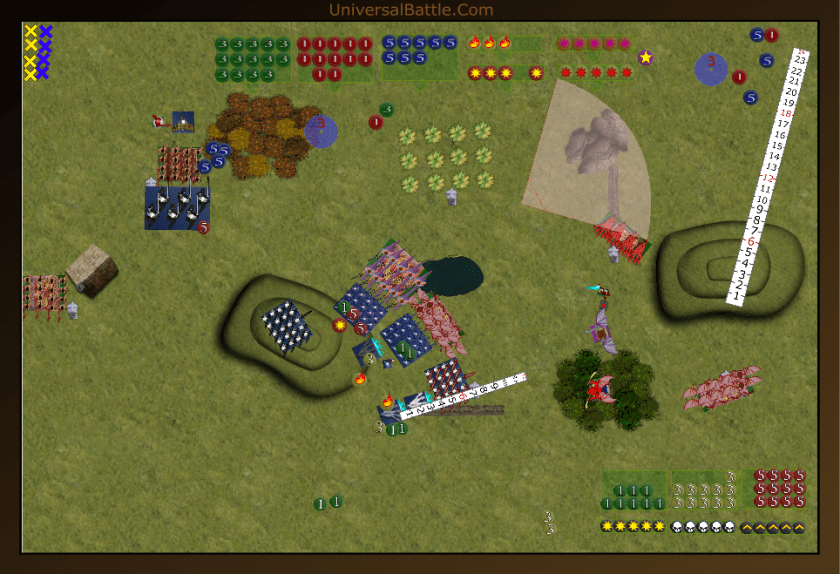Click the large blue circle by autumn forest

click(x=320, y=131)
